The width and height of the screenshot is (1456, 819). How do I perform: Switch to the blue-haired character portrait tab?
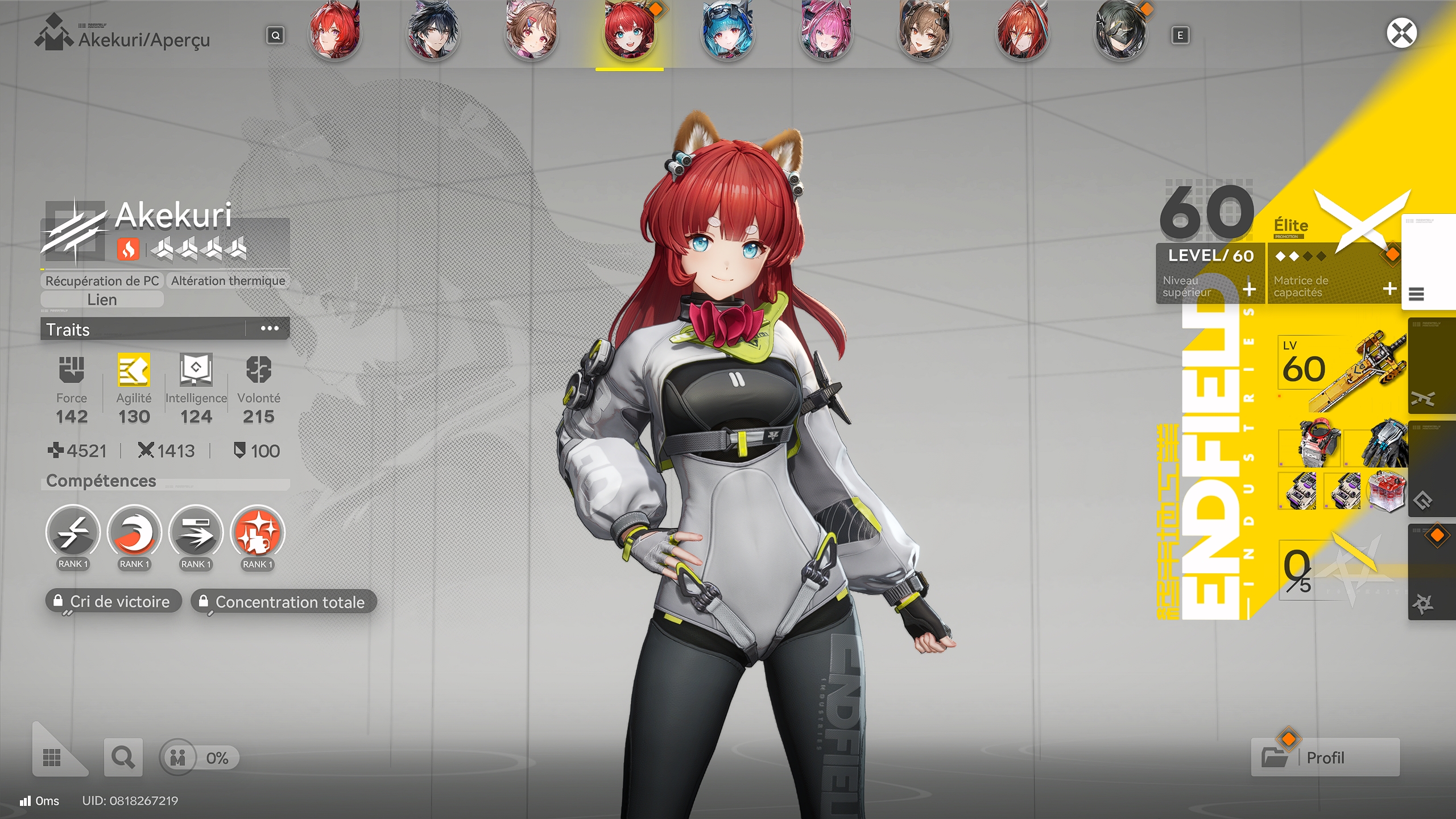pyautogui.click(x=727, y=32)
